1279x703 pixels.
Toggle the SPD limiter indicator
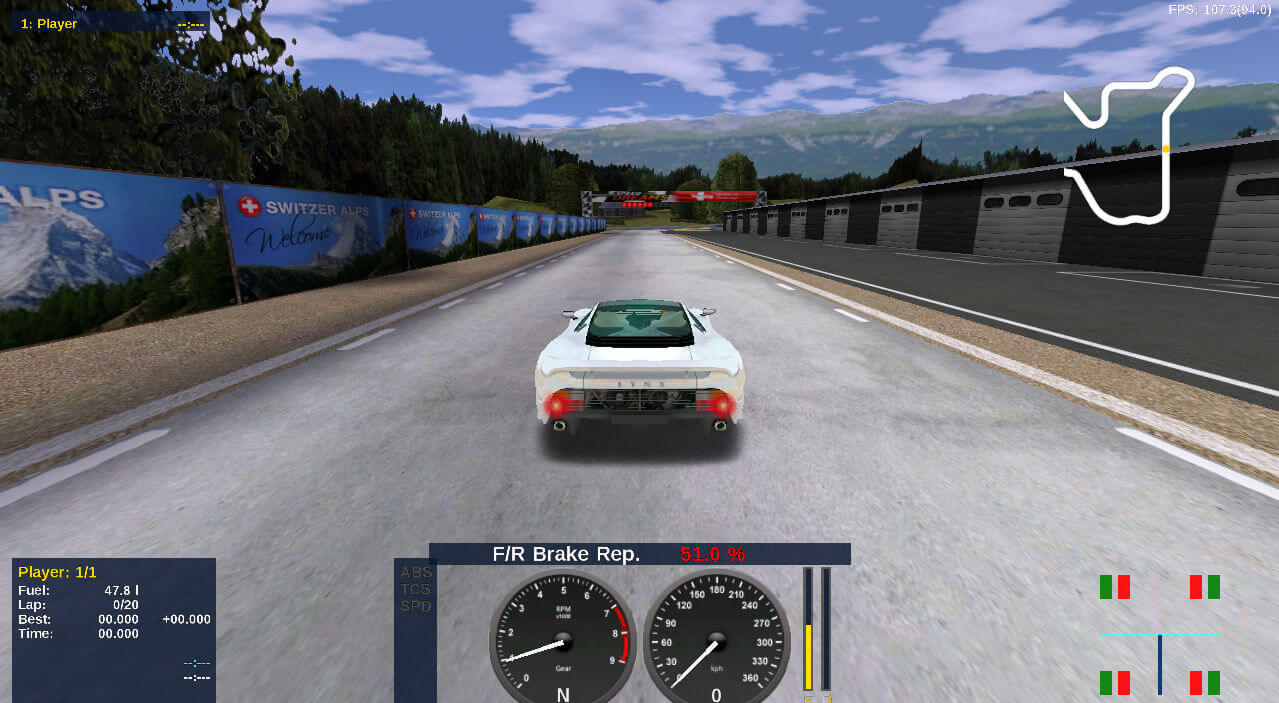pyautogui.click(x=415, y=606)
